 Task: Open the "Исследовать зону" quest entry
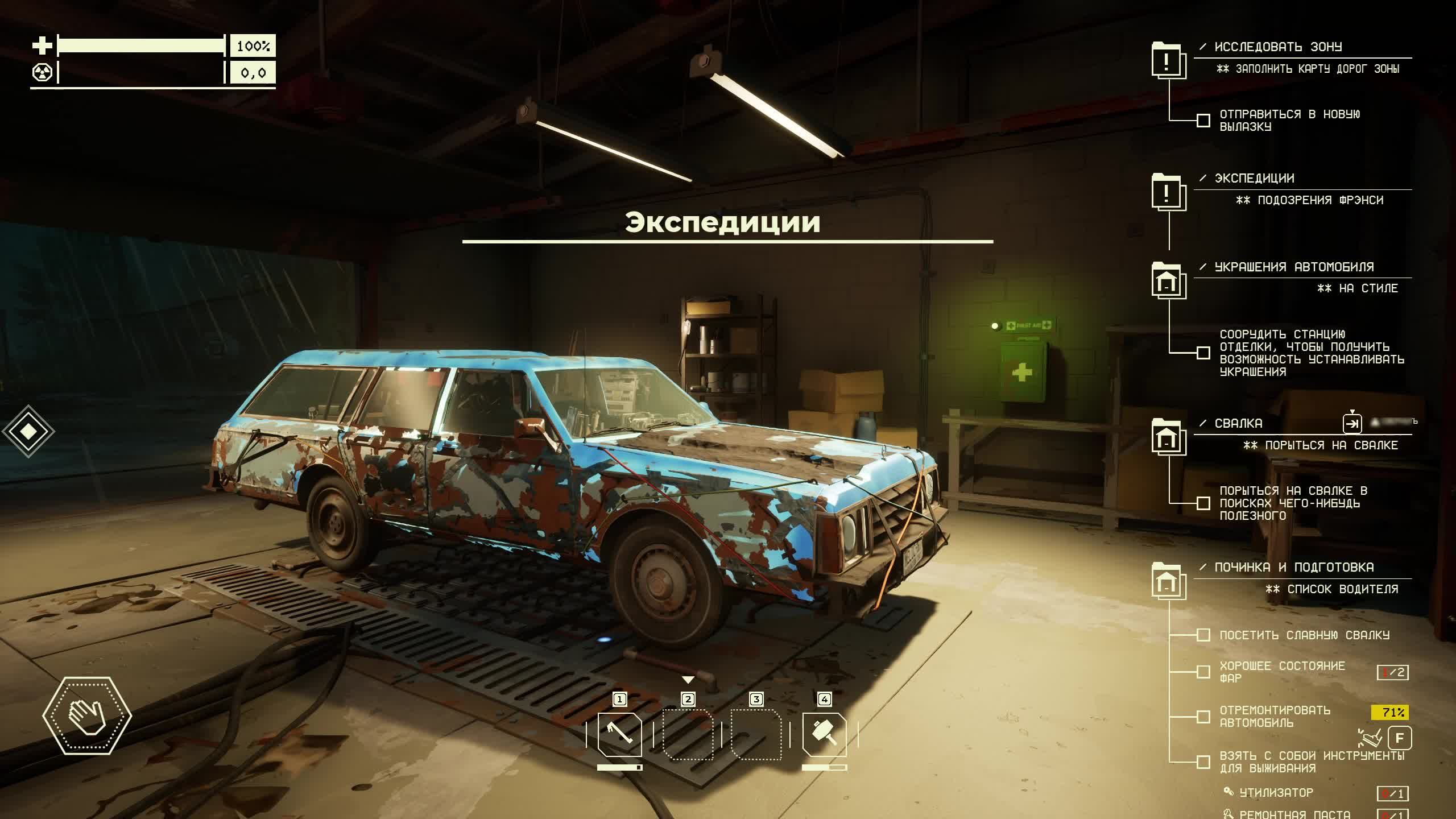click(1277, 47)
